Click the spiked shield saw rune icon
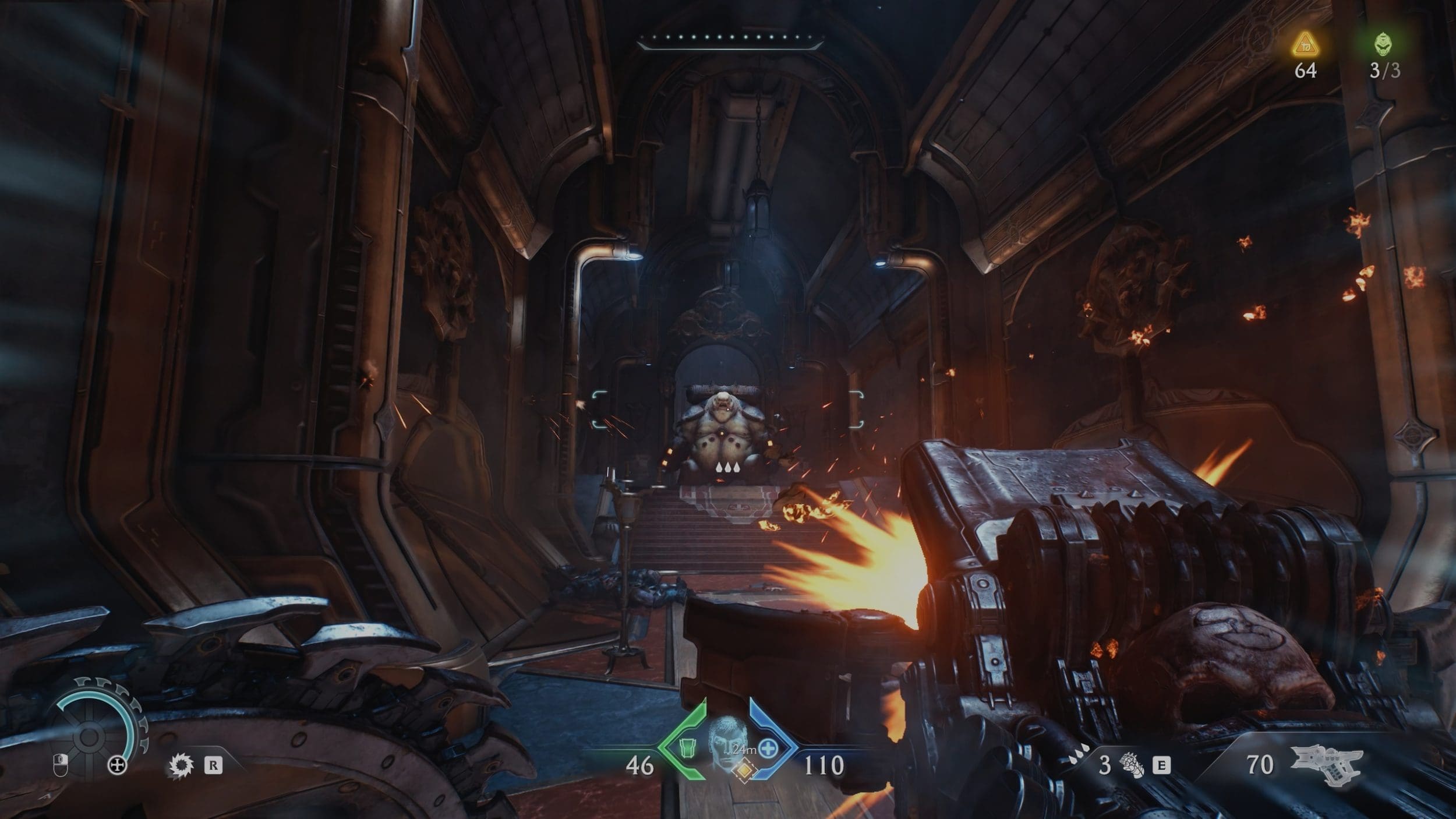The width and height of the screenshot is (1456, 819). pyautogui.click(x=180, y=765)
